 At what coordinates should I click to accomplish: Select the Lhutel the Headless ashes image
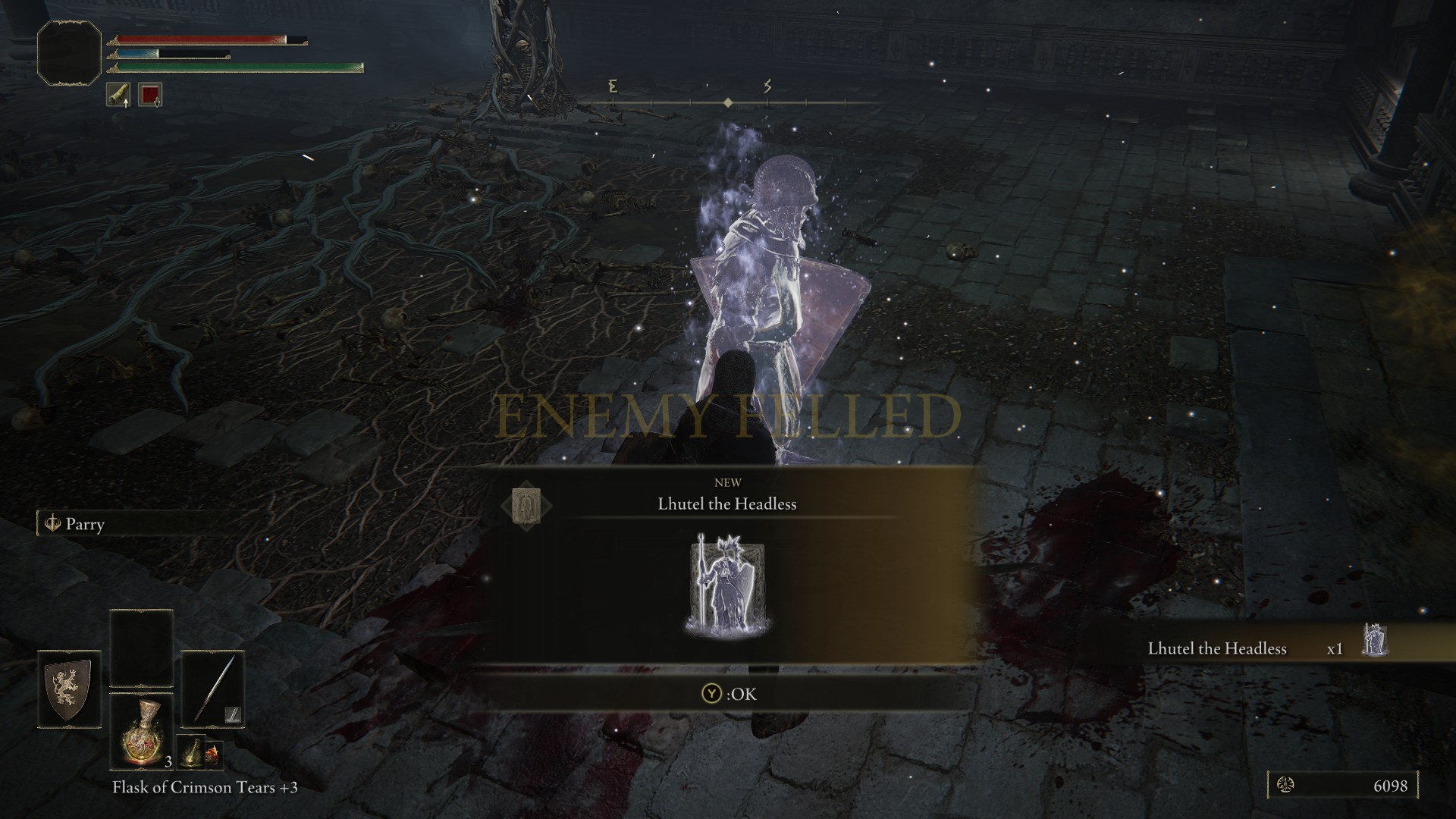click(727, 585)
